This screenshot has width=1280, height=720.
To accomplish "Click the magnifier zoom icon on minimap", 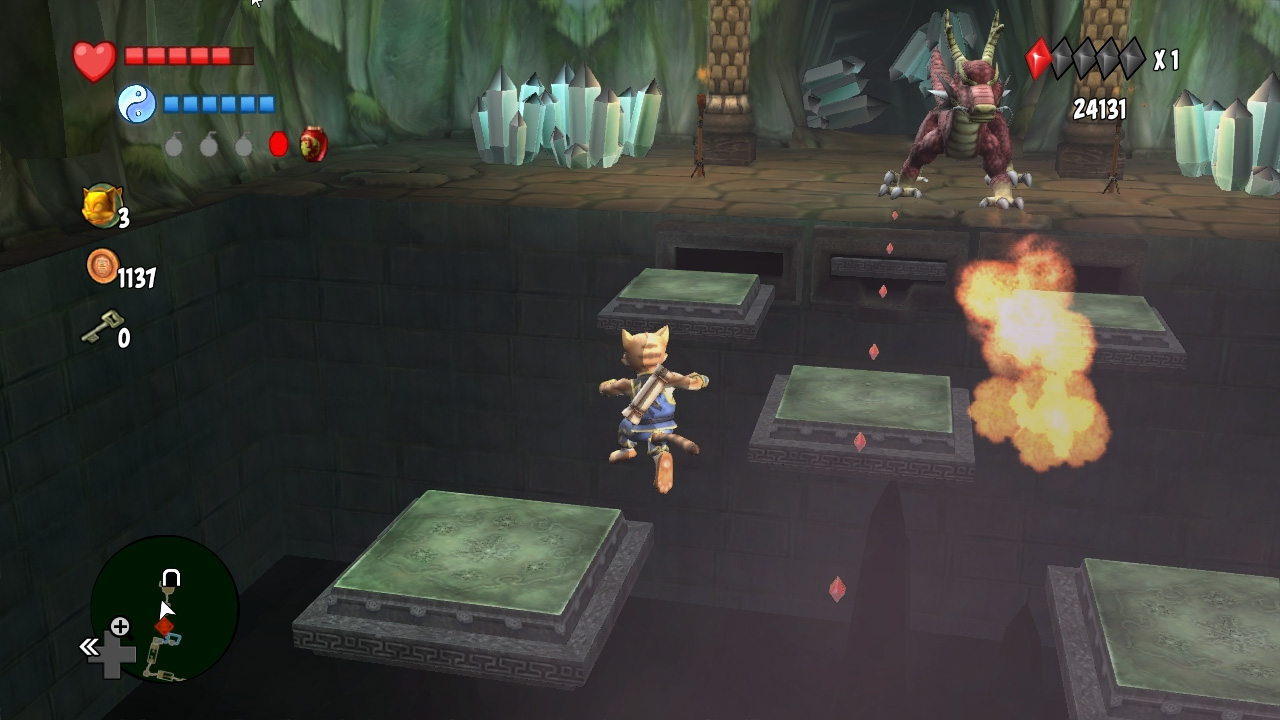I will (x=121, y=627).
